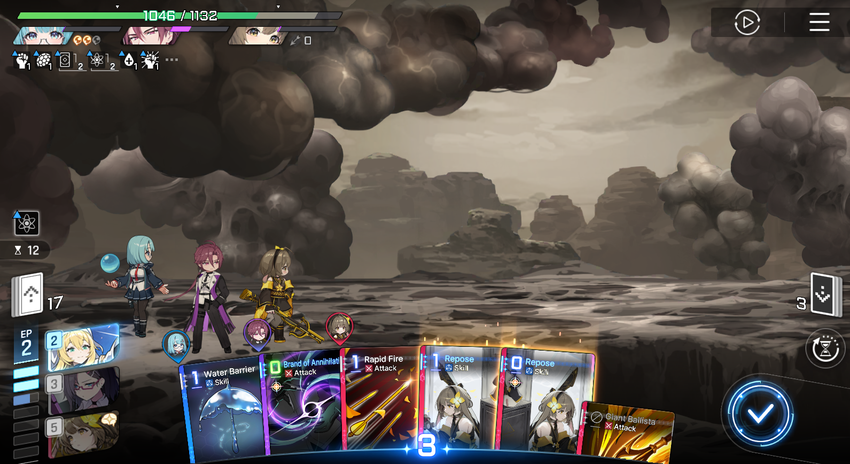Expand the buff list ellipsis
This screenshot has height=464, width=850.
(172, 60)
